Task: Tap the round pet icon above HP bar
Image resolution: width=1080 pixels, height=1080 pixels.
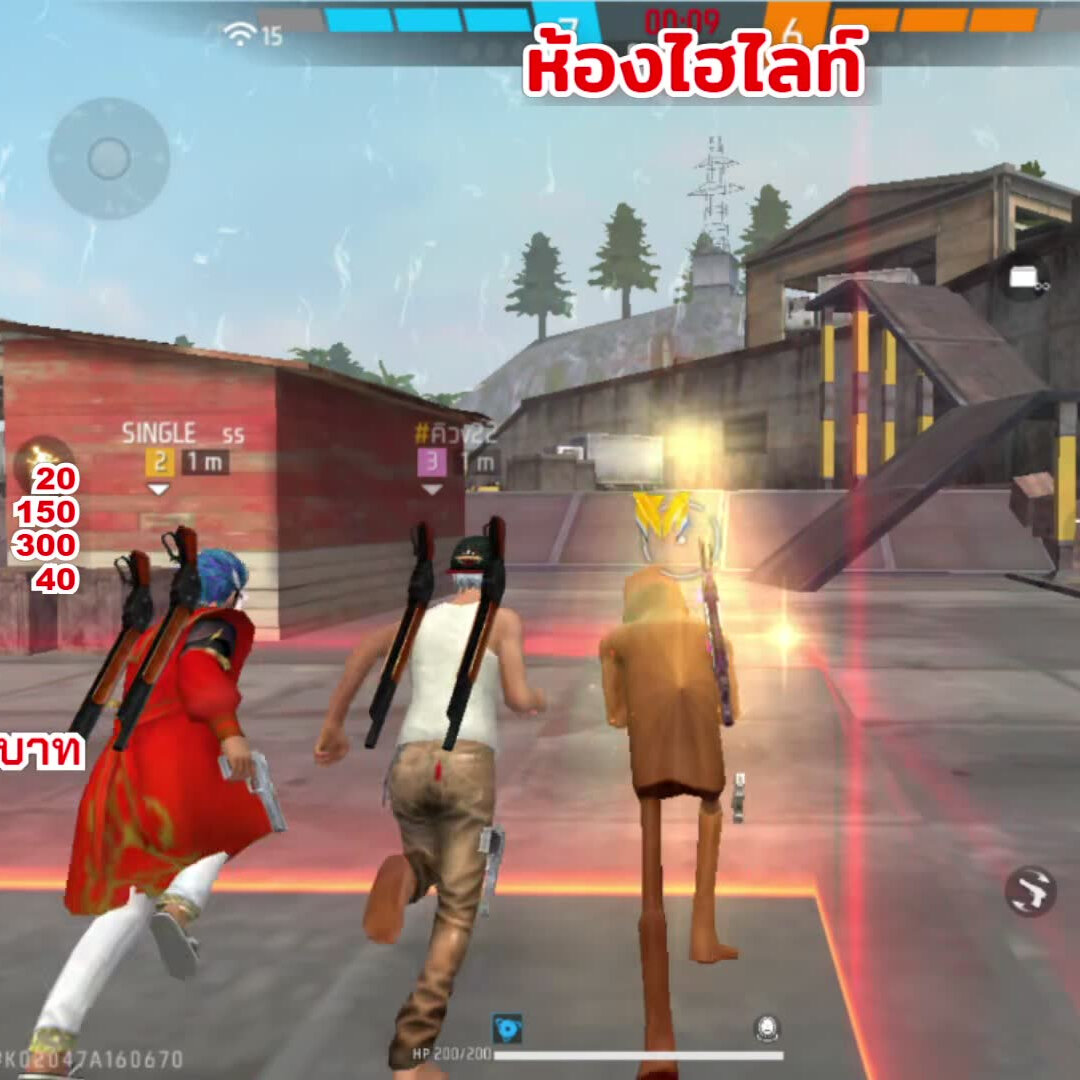Action: [767, 1028]
